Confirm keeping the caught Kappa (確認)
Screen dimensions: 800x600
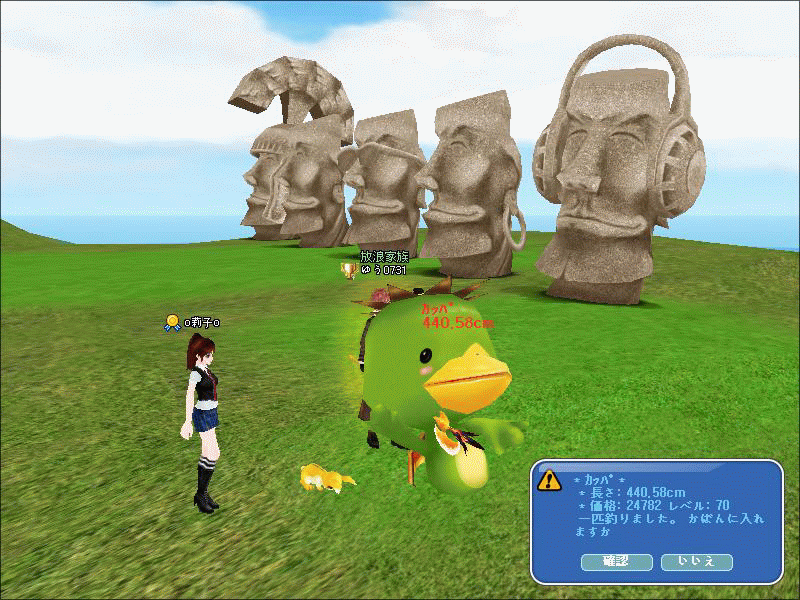click(616, 562)
